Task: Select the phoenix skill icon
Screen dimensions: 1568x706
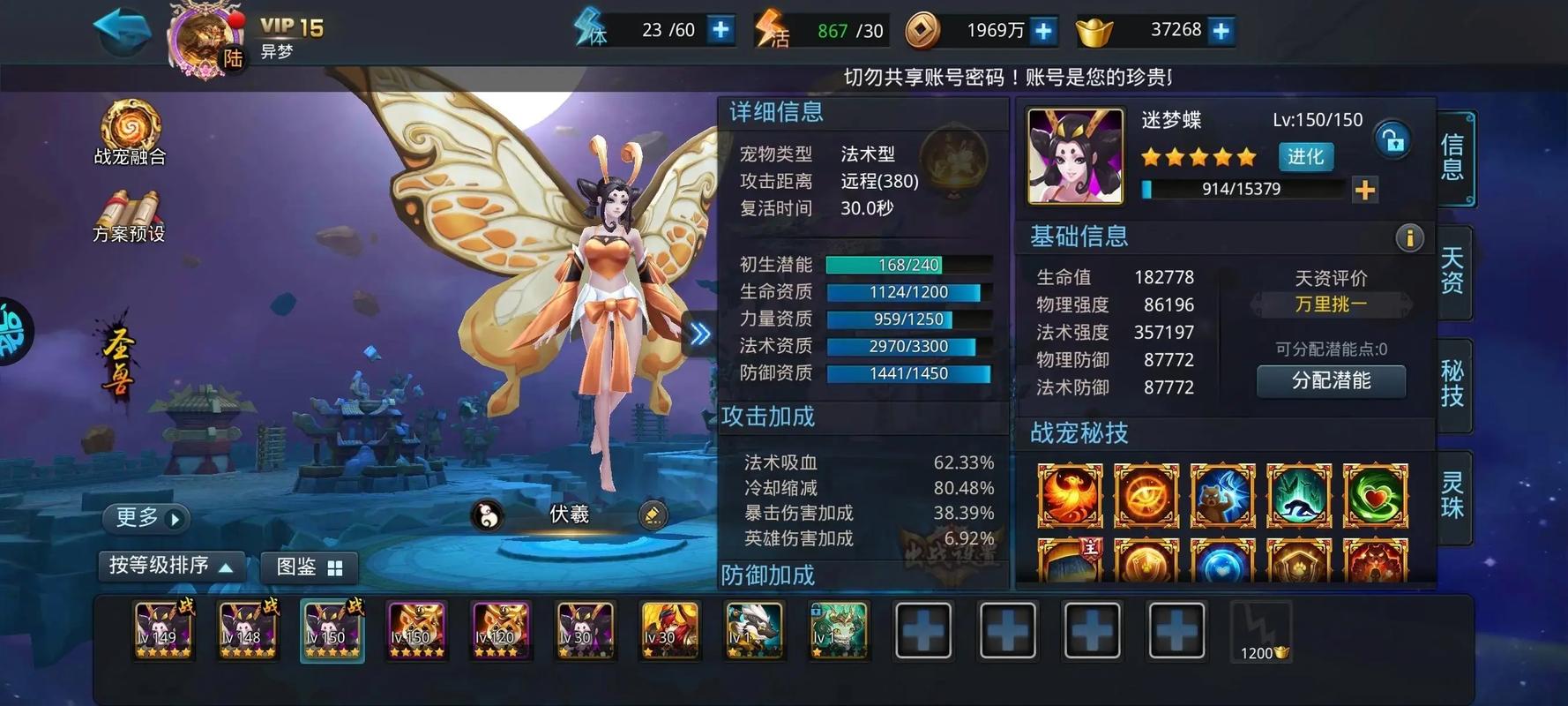Action: click(1069, 496)
